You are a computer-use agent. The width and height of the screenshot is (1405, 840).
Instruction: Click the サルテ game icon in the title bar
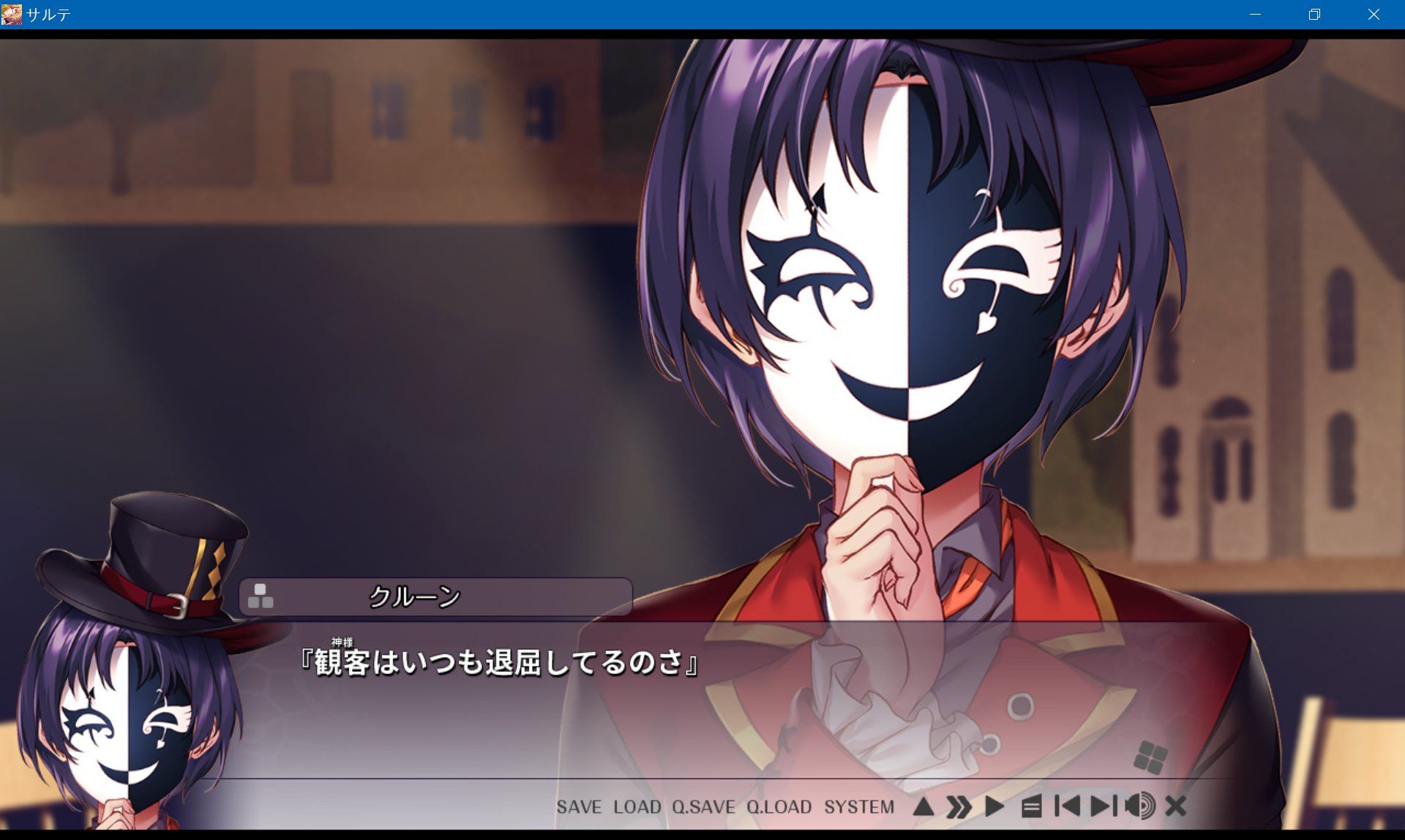(10, 13)
